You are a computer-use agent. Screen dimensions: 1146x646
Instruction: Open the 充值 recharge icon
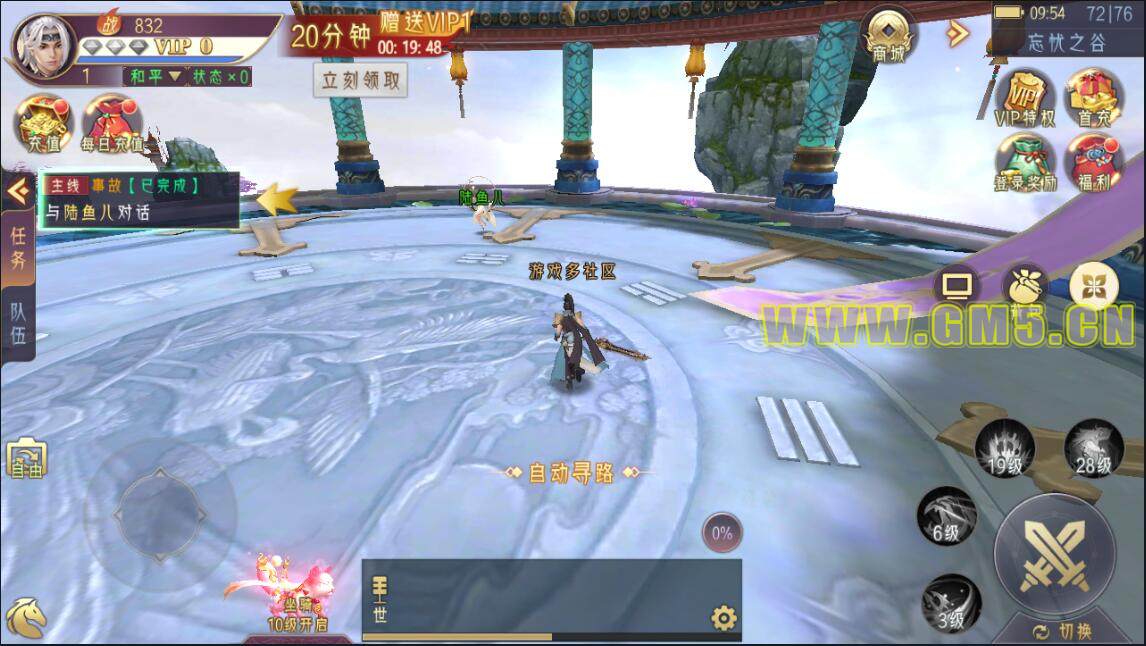click(42, 124)
